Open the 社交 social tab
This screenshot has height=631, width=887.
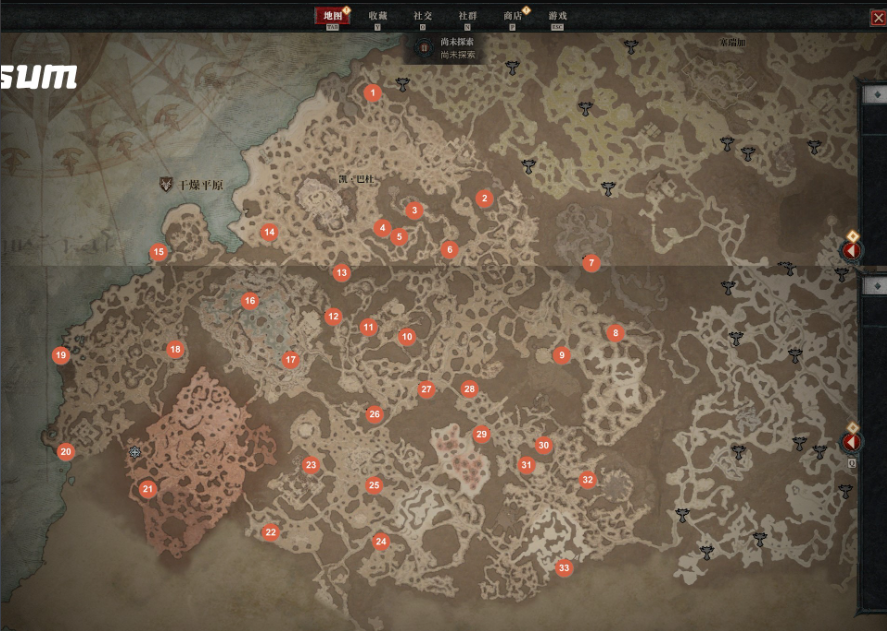(x=423, y=16)
